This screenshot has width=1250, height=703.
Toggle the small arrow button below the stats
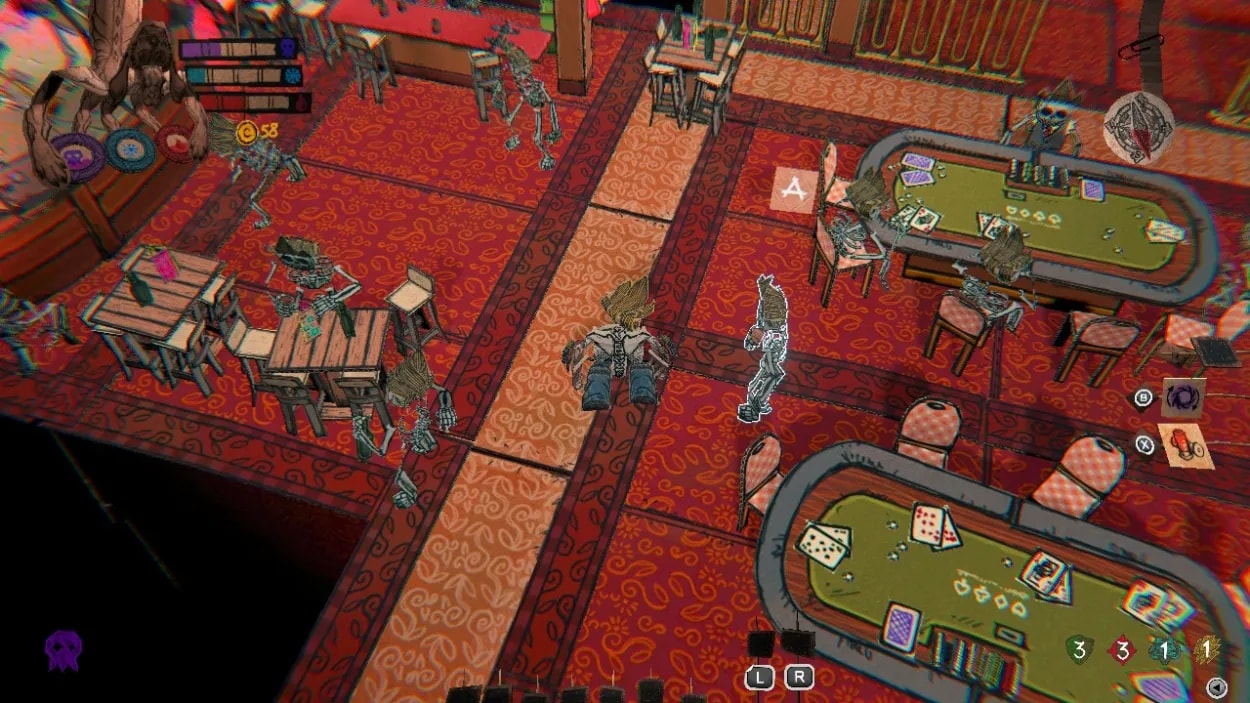(x=1217, y=686)
